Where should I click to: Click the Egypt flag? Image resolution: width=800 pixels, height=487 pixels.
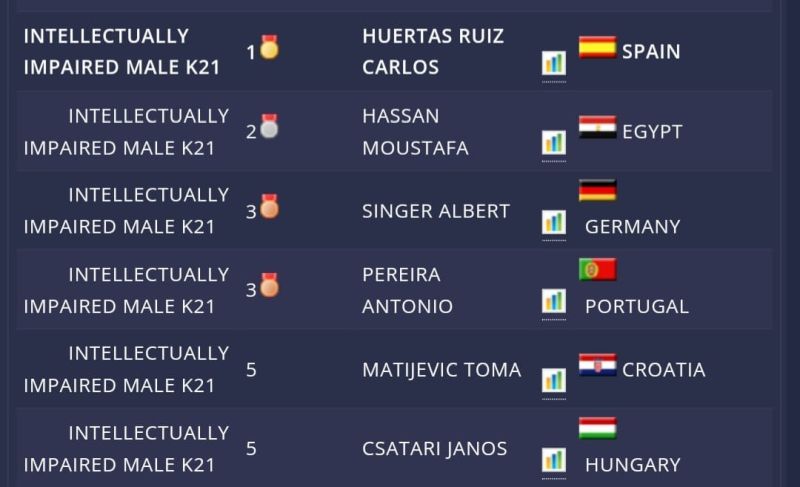(x=597, y=127)
